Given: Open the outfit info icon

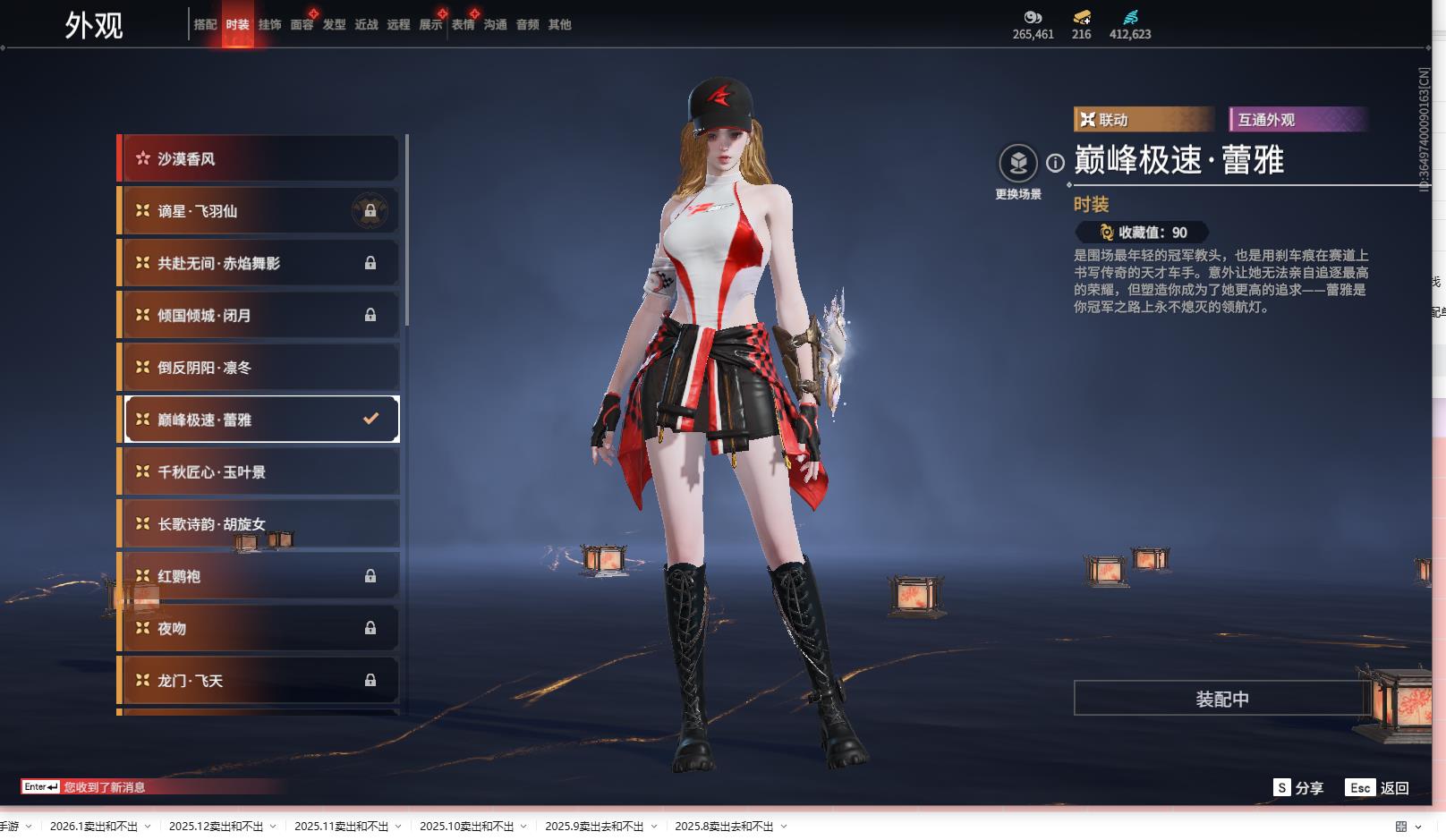Looking at the screenshot, I should coord(1056,163).
